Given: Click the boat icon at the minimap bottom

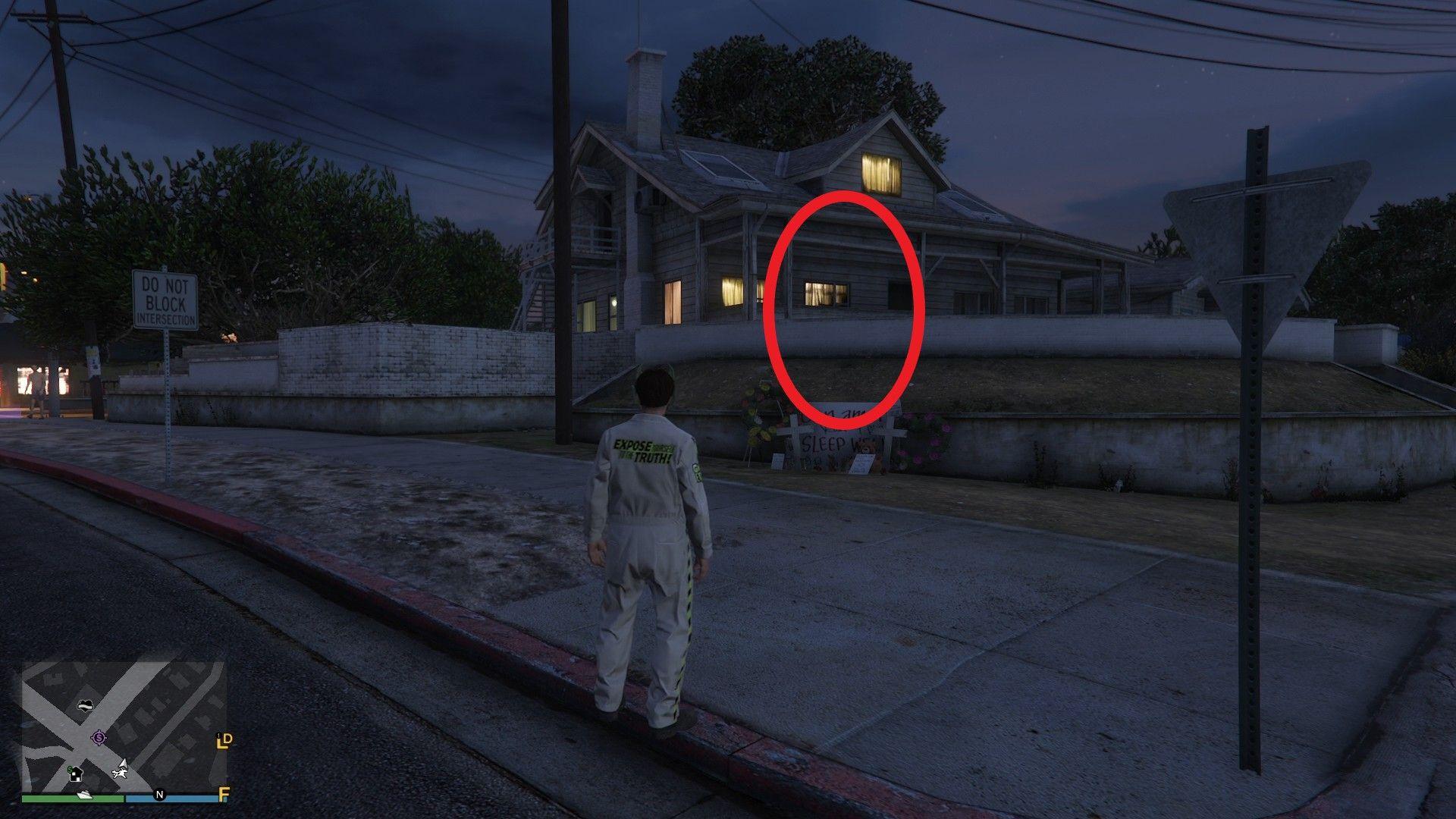Looking at the screenshot, I should point(83,795).
